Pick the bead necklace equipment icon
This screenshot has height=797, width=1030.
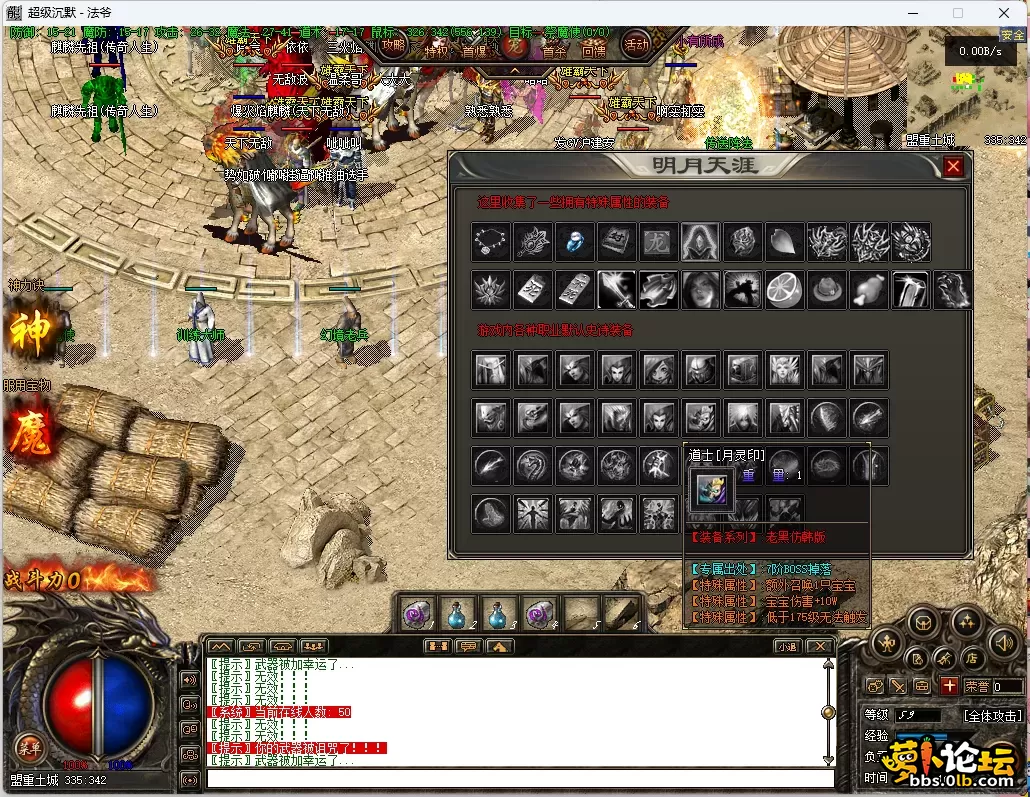coord(491,242)
